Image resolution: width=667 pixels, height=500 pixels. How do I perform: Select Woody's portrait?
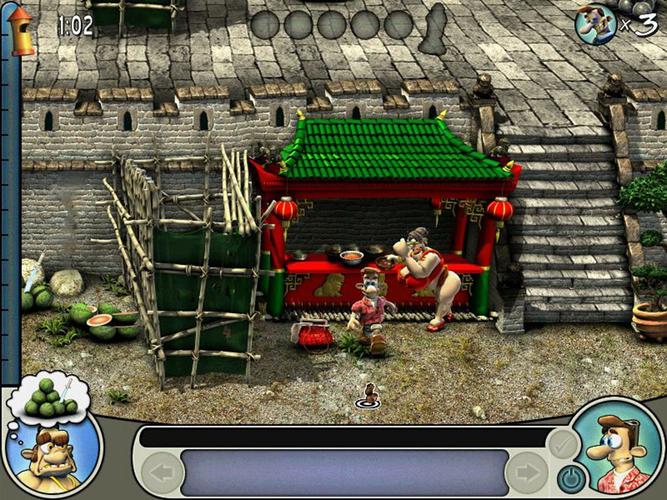tap(618, 450)
